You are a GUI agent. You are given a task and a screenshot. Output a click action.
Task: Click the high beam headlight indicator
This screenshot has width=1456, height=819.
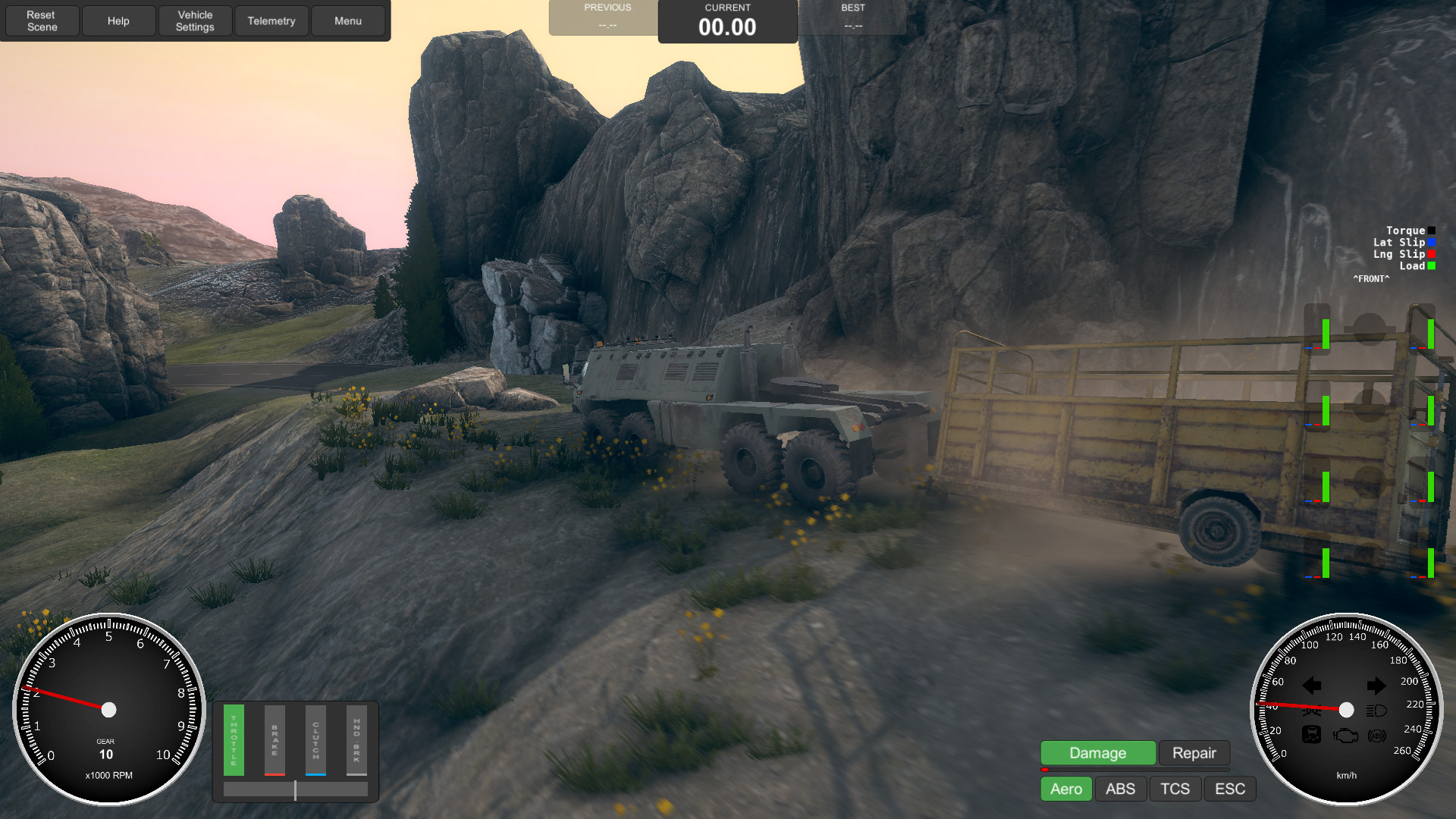click(x=1376, y=710)
